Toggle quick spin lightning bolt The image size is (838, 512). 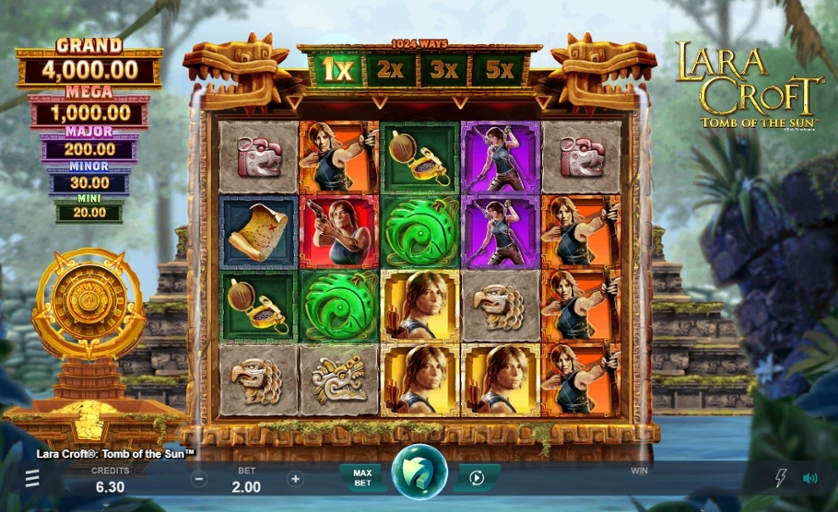(781, 478)
